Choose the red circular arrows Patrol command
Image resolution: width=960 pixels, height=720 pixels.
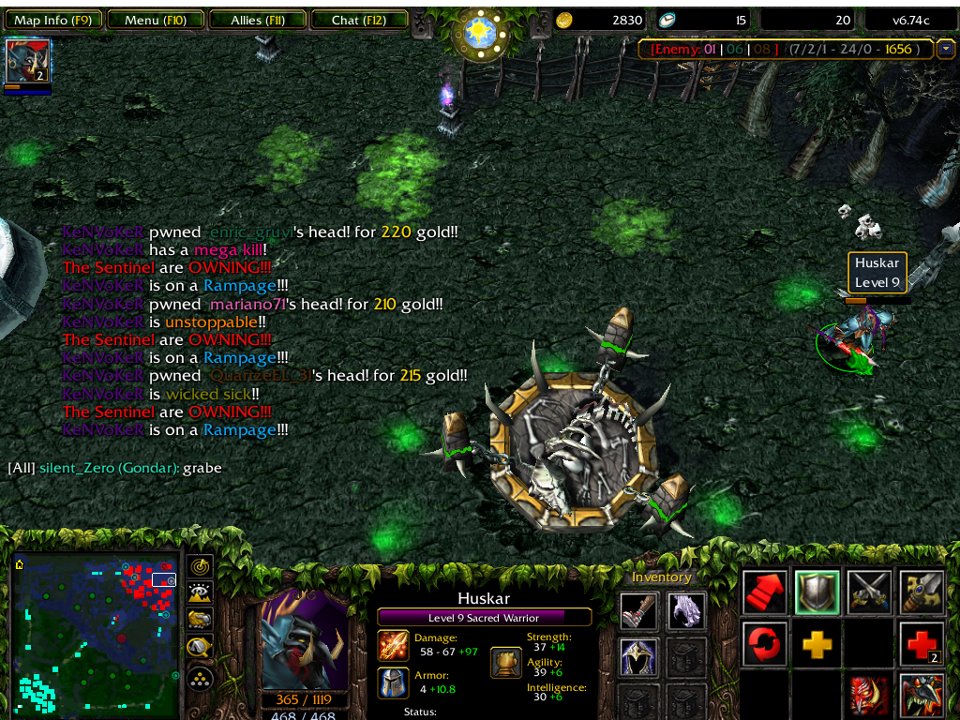pos(765,644)
